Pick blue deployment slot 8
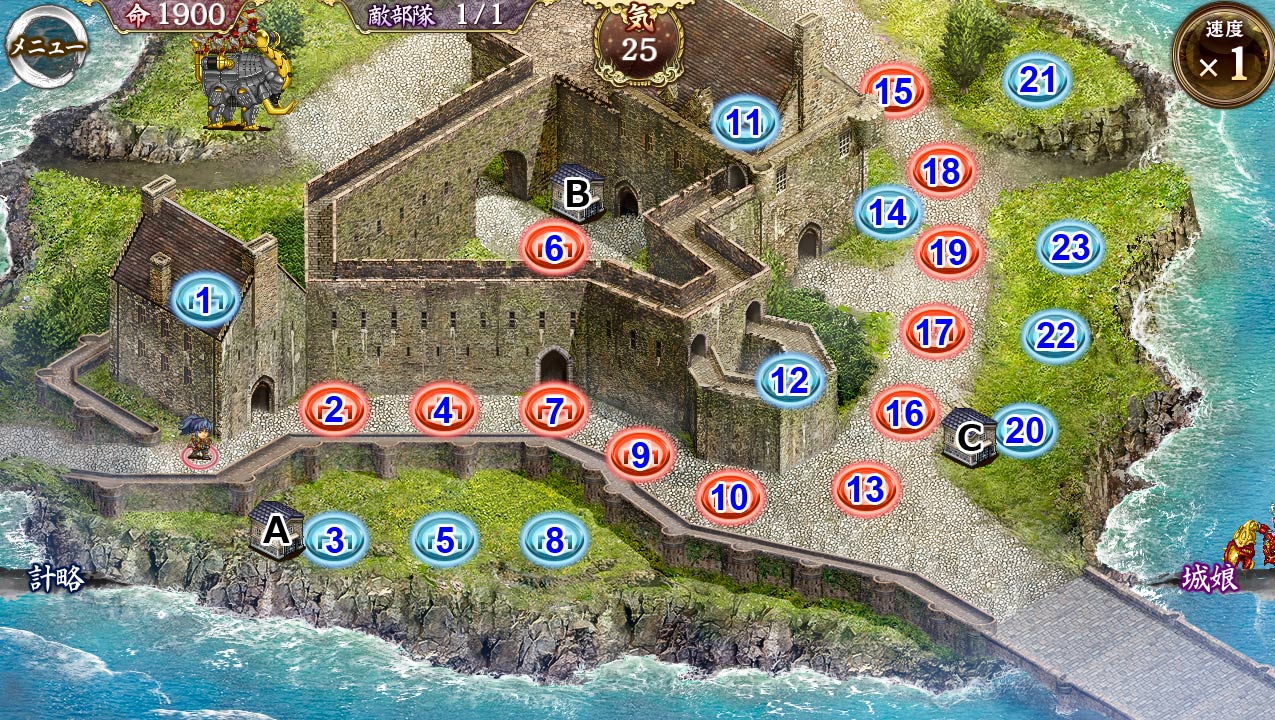Viewport: 1275px width, 720px height. pos(554,540)
